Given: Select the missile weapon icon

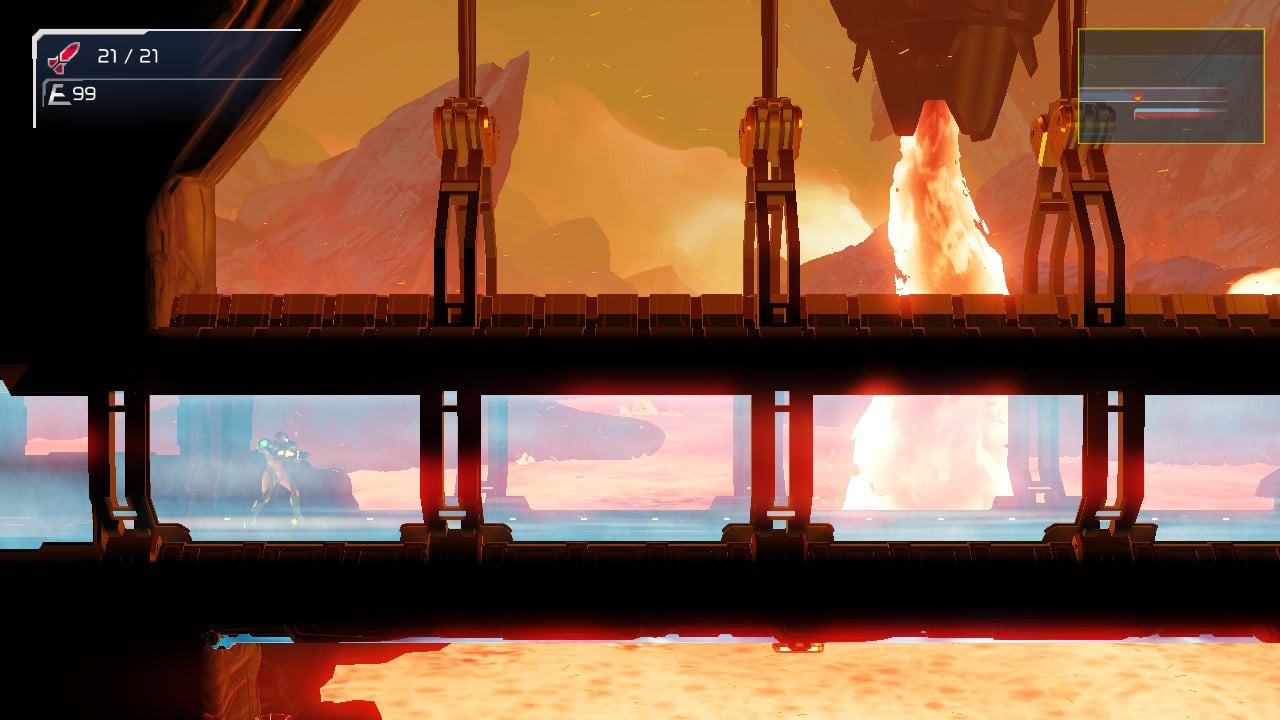Looking at the screenshot, I should pos(64,57).
